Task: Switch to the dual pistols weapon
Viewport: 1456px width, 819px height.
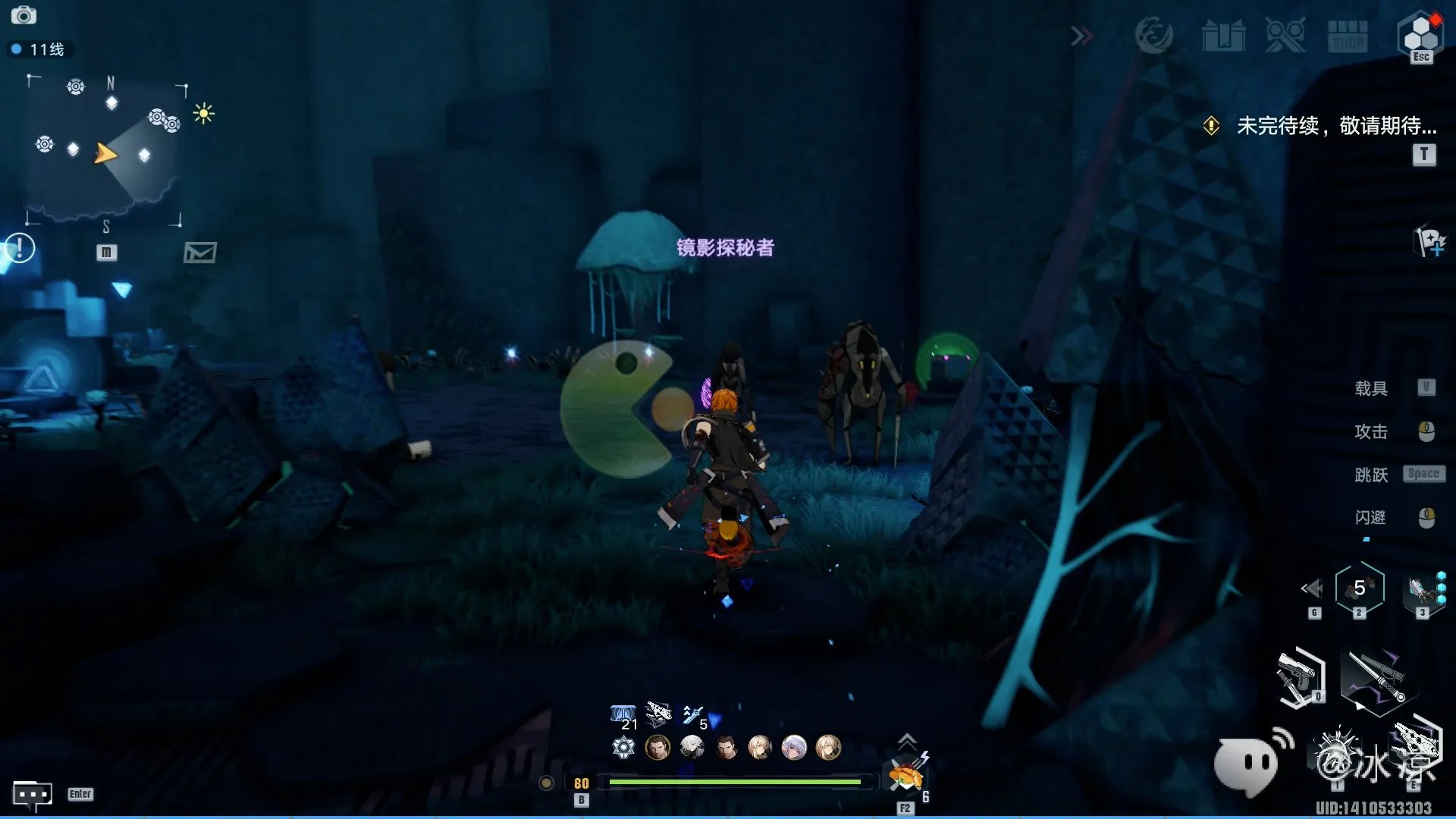Action: pos(1300,677)
